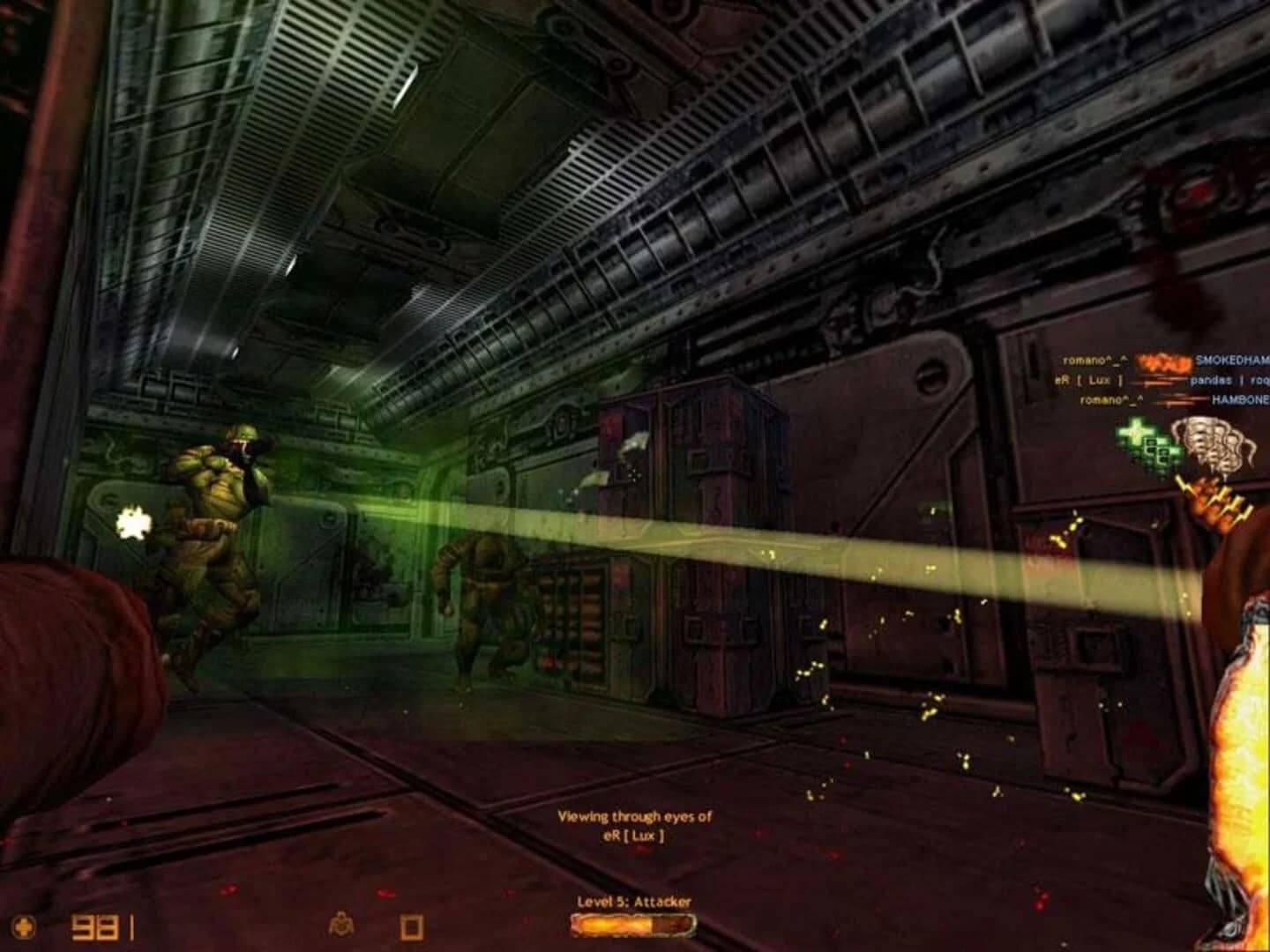
Task: Select the eR [ Lux ] name entry
Action: (1087, 381)
